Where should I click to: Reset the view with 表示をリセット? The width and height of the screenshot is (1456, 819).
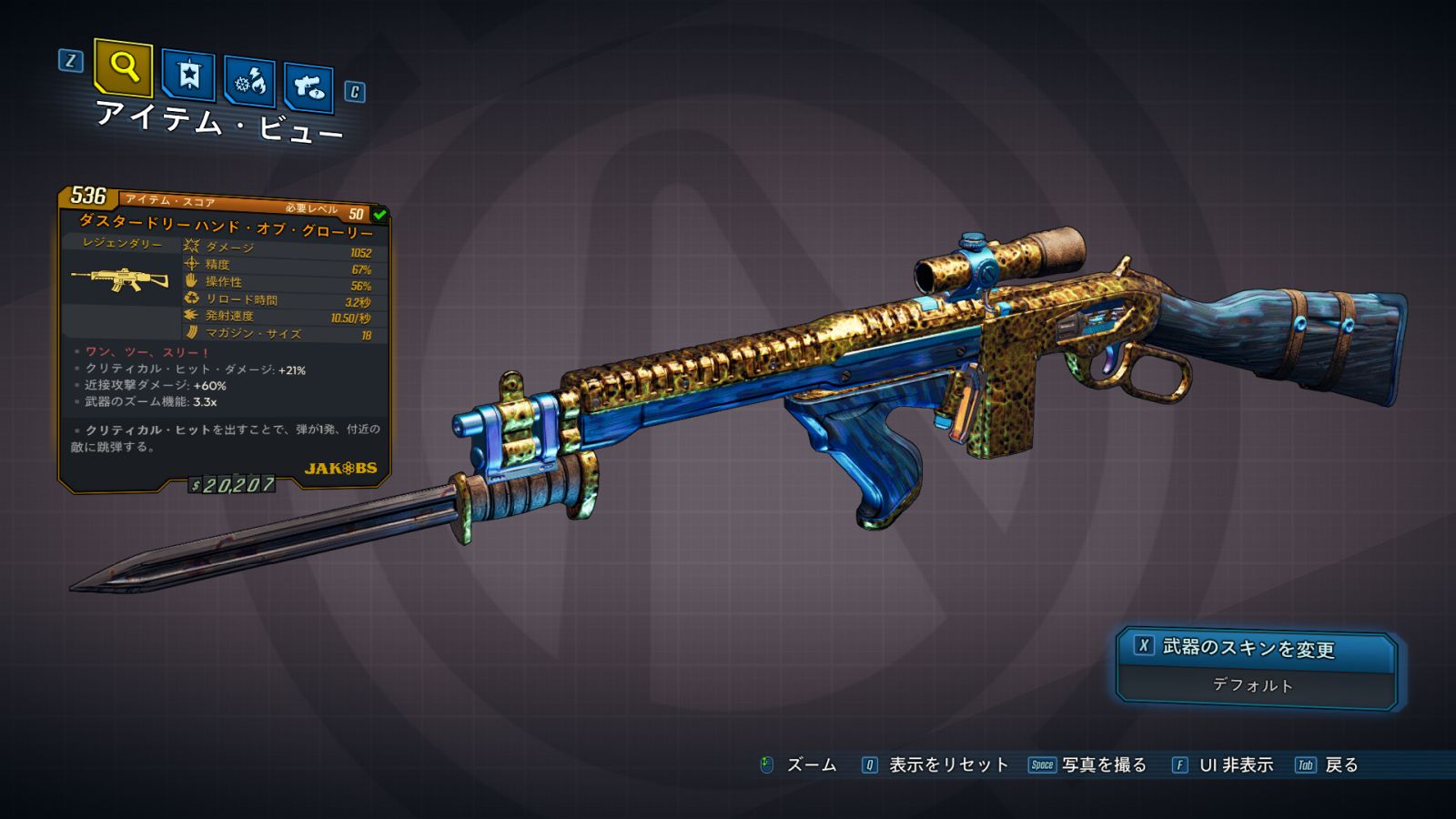coord(947,765)
